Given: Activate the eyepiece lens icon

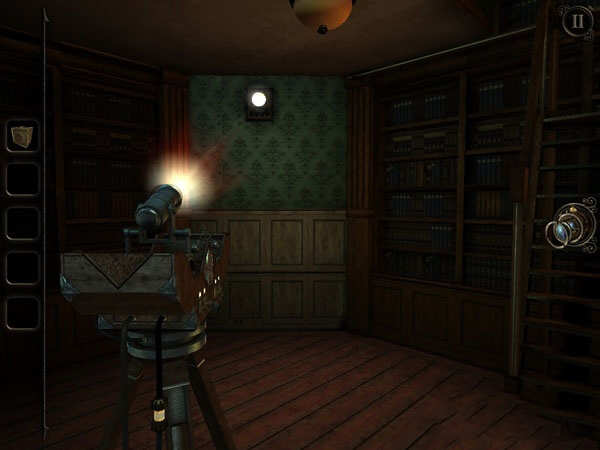Looking at the screenshot, I should pyautogui.click(x=571, y=231).
